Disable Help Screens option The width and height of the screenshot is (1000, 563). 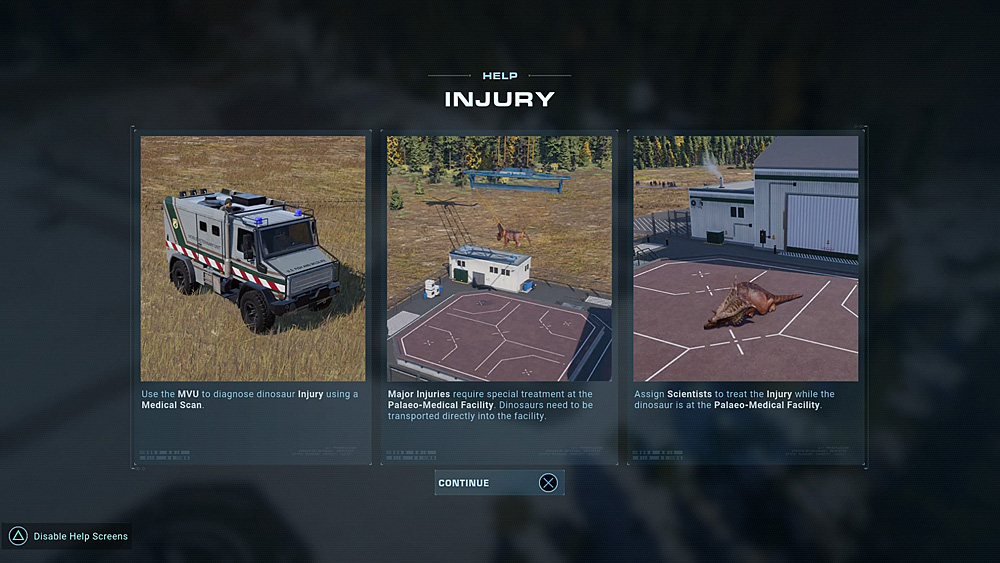(68, 537)
